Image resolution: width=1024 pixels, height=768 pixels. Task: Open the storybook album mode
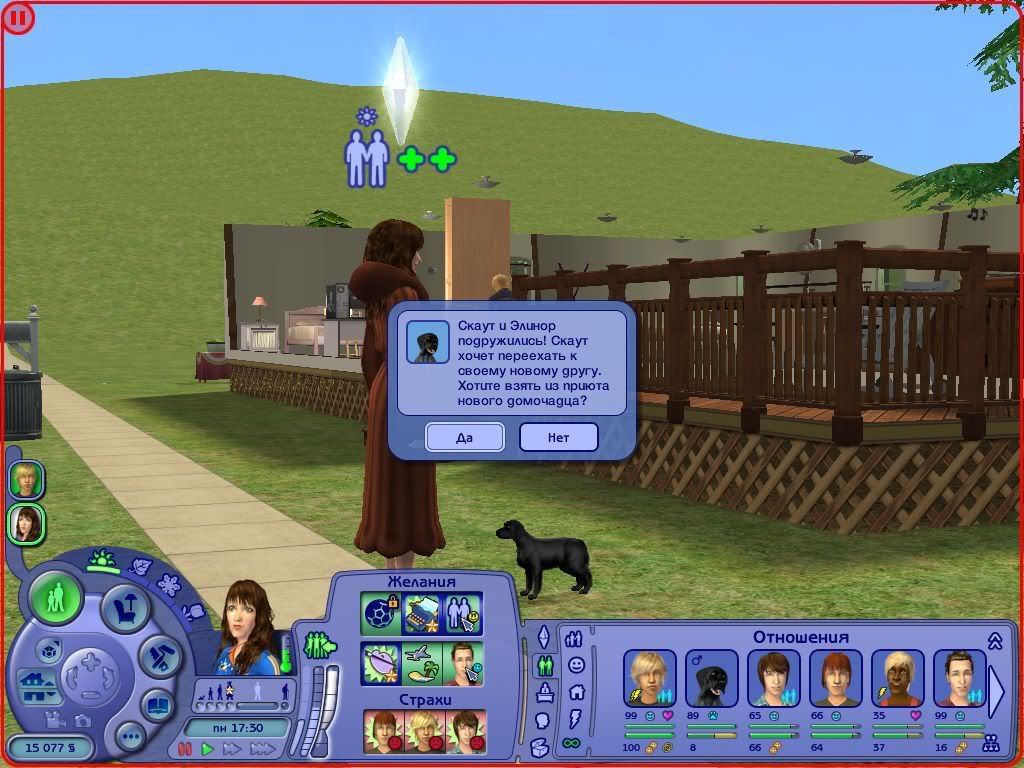(157, 705)
